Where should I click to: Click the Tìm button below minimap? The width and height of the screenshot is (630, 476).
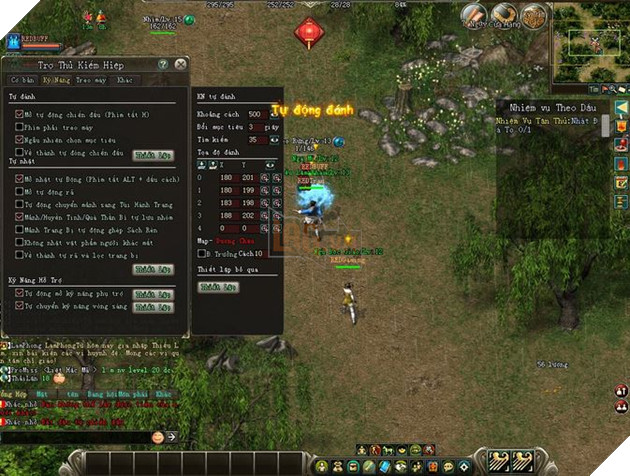coord(591,88)
